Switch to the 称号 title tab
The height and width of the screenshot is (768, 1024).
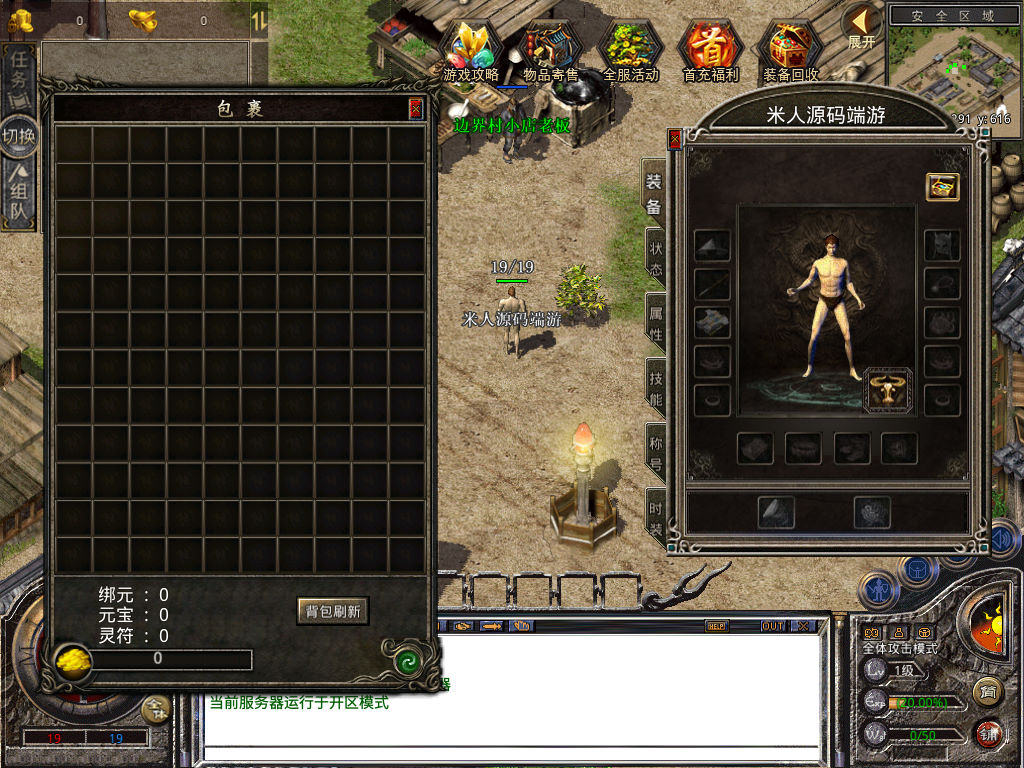pyautogui.click(x=656, y=452)
